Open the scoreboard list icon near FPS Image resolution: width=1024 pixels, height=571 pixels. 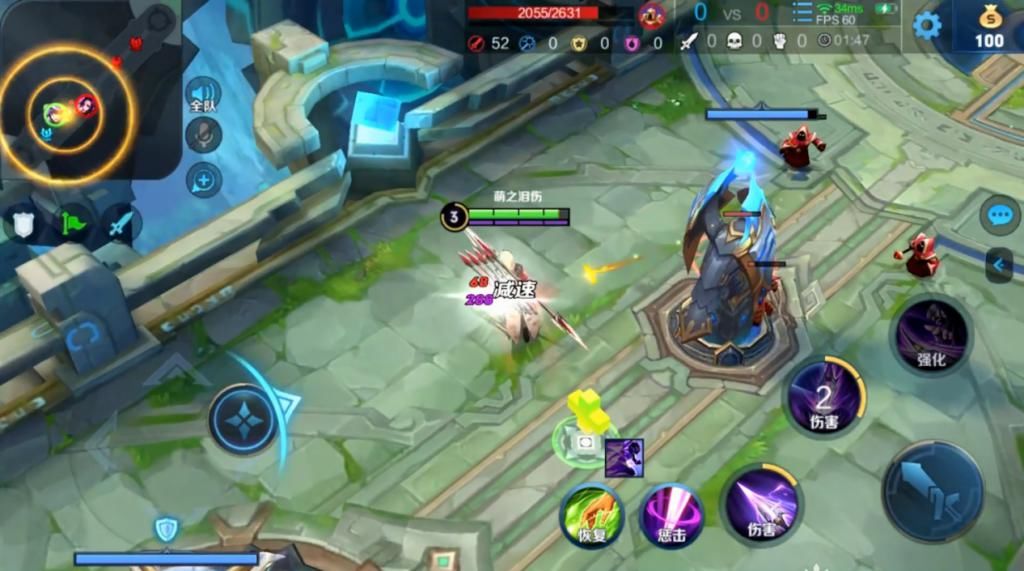(x=802, y=12)
